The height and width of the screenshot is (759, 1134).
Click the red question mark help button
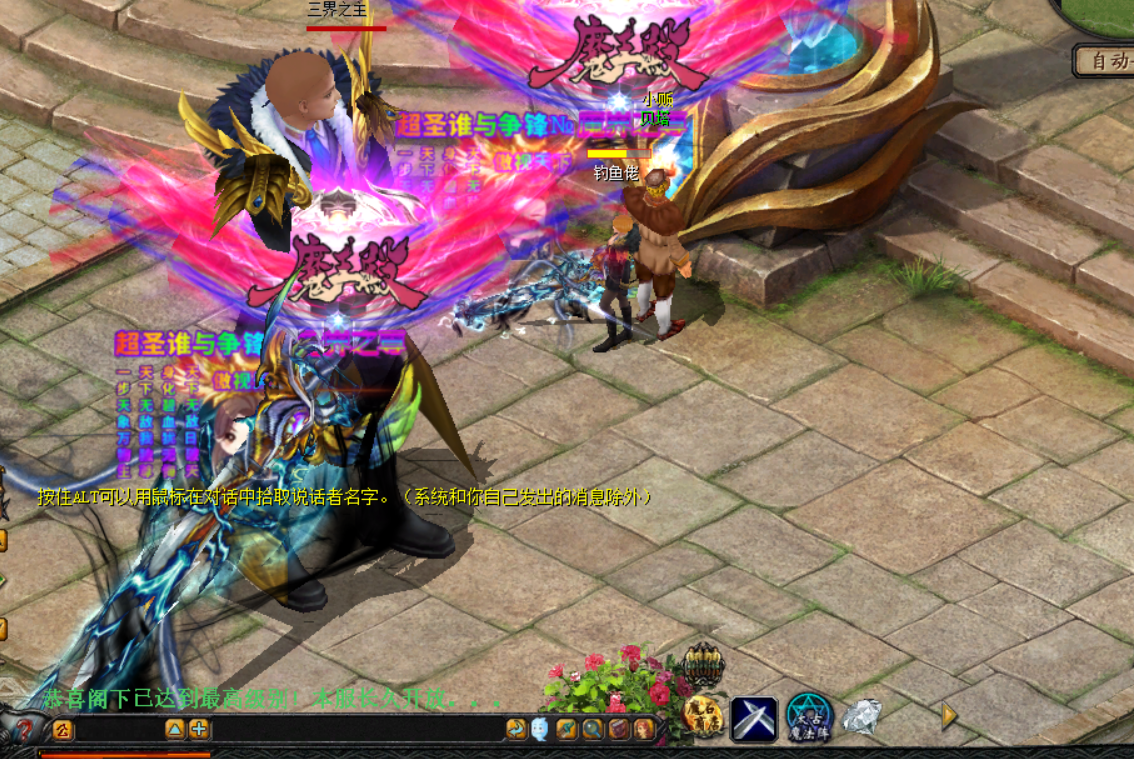click(26, 729)
